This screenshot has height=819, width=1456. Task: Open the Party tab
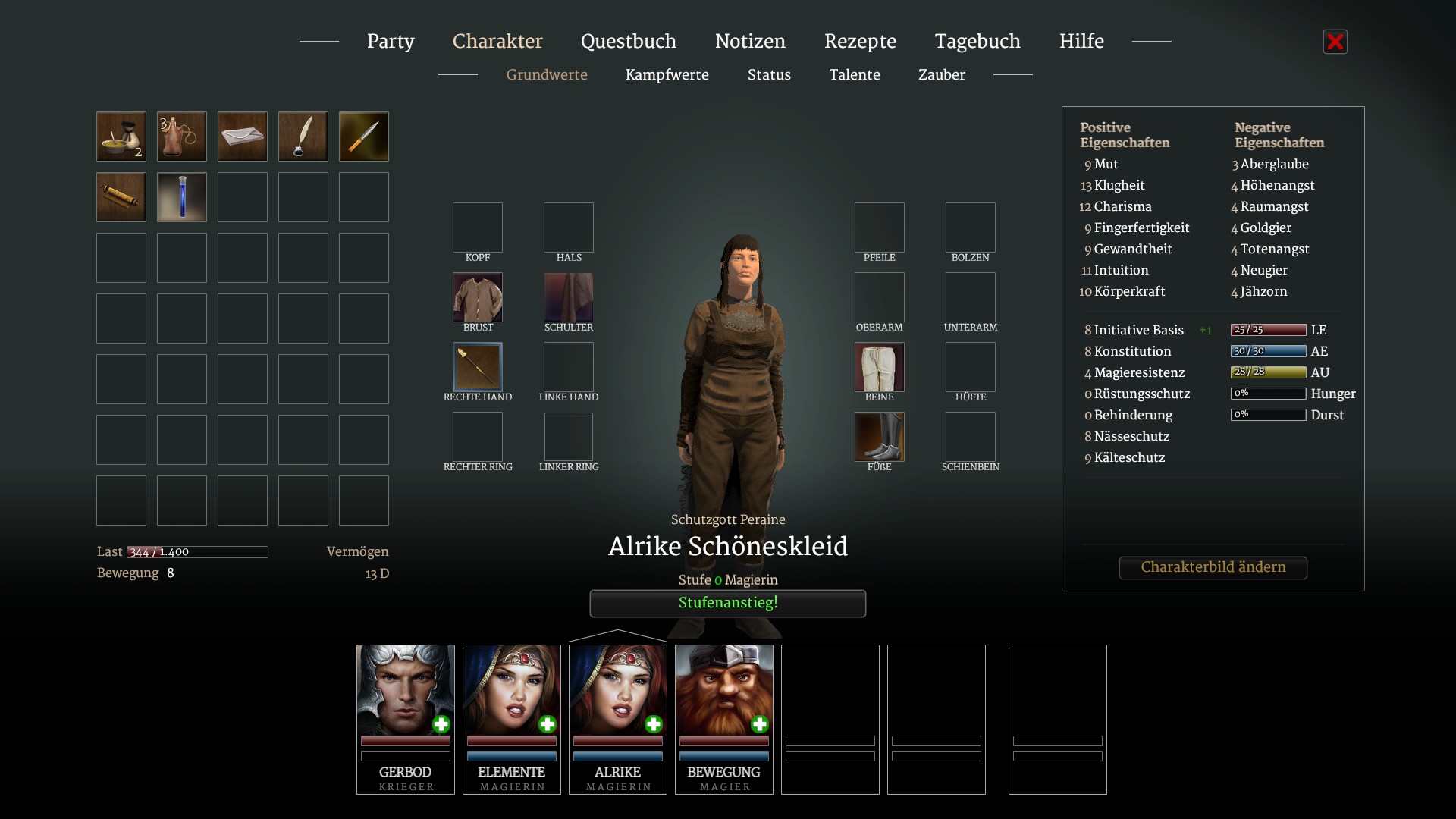coord(391,42)
